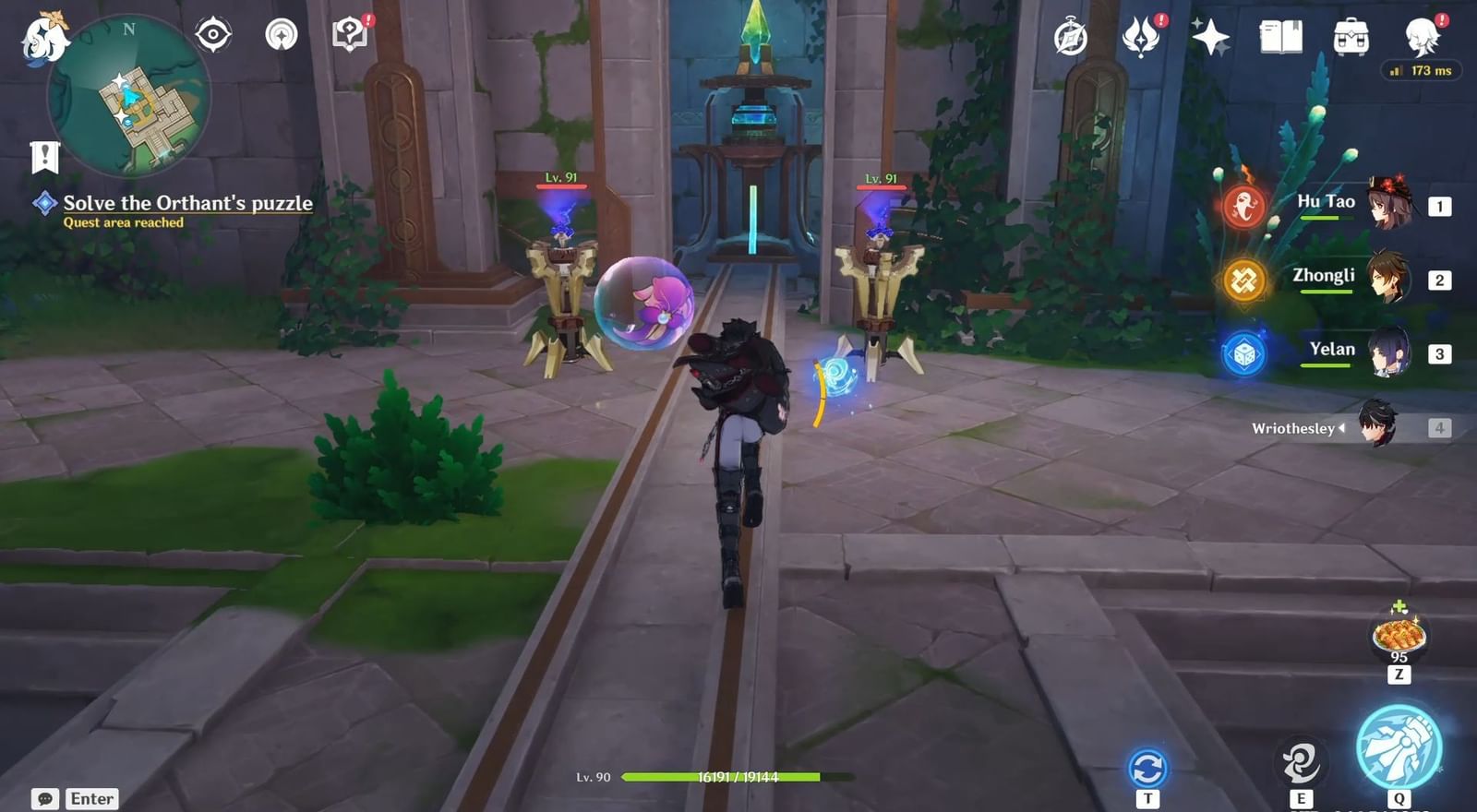Image resolution: width=1477 pixels, height=812 pixels.
Task: Open chat with the Enter button
Action: (81, 798)
